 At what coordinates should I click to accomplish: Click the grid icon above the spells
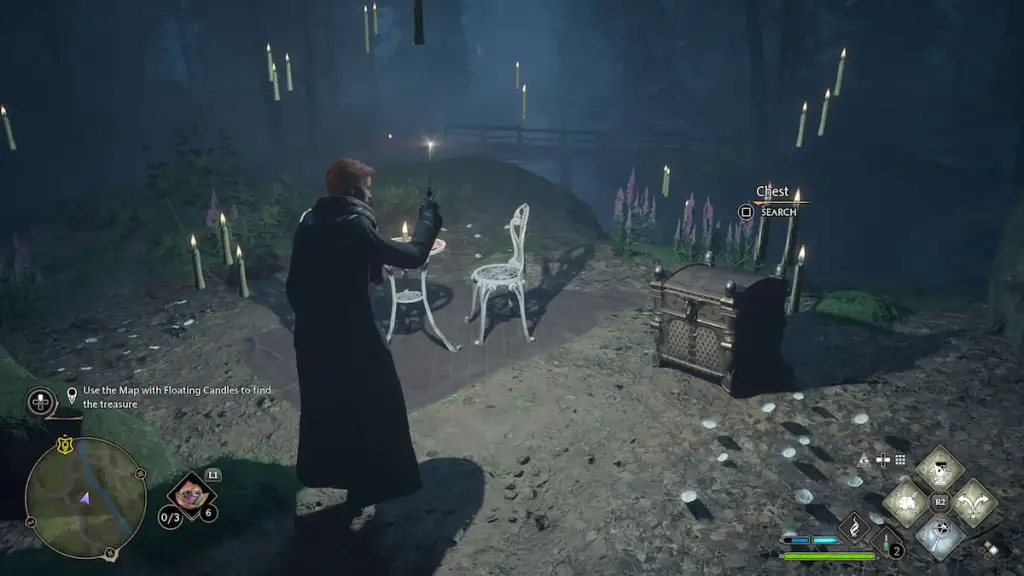click(x=900, y=460)
